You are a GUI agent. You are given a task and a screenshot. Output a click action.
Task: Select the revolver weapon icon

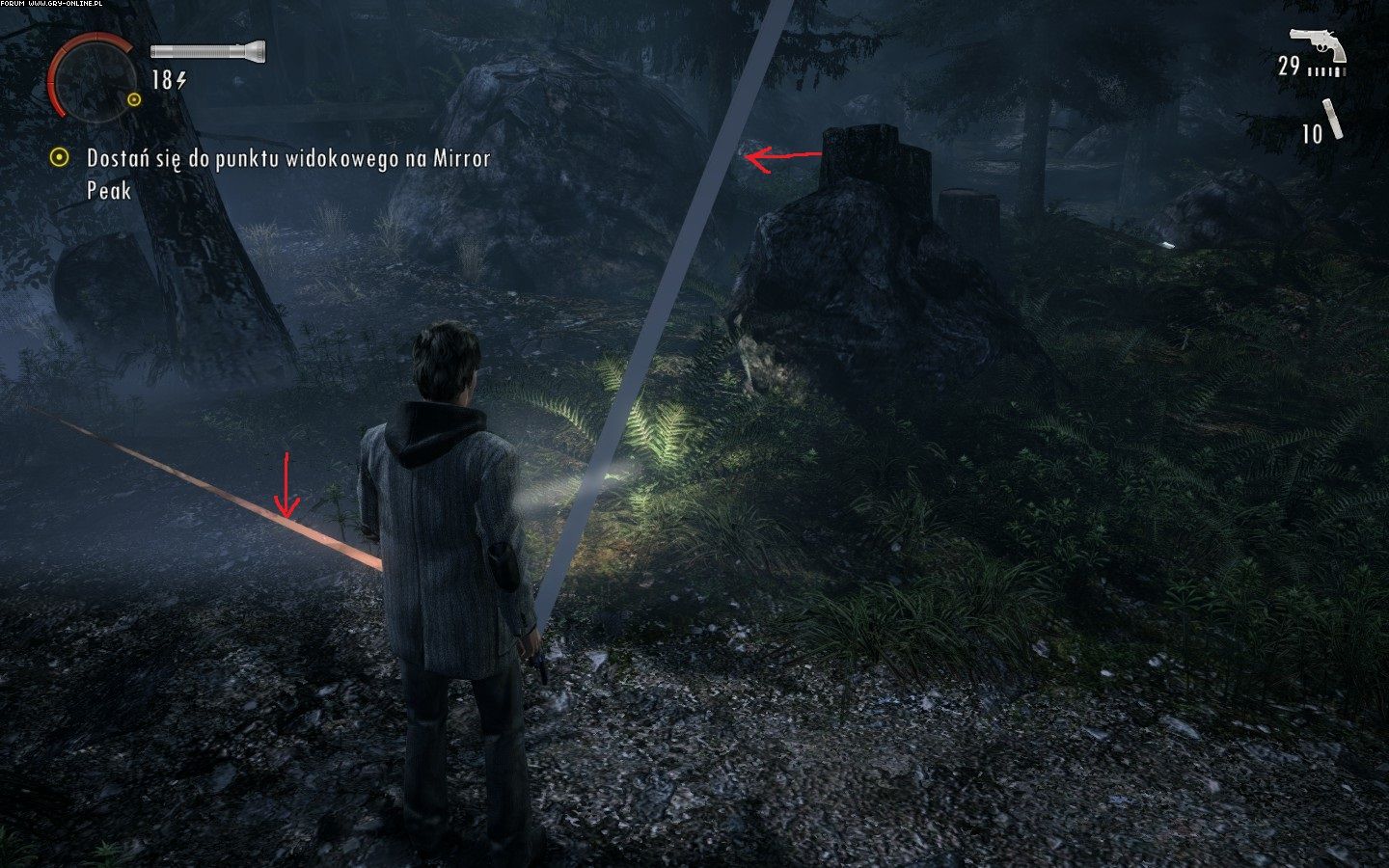[1319, 44]
